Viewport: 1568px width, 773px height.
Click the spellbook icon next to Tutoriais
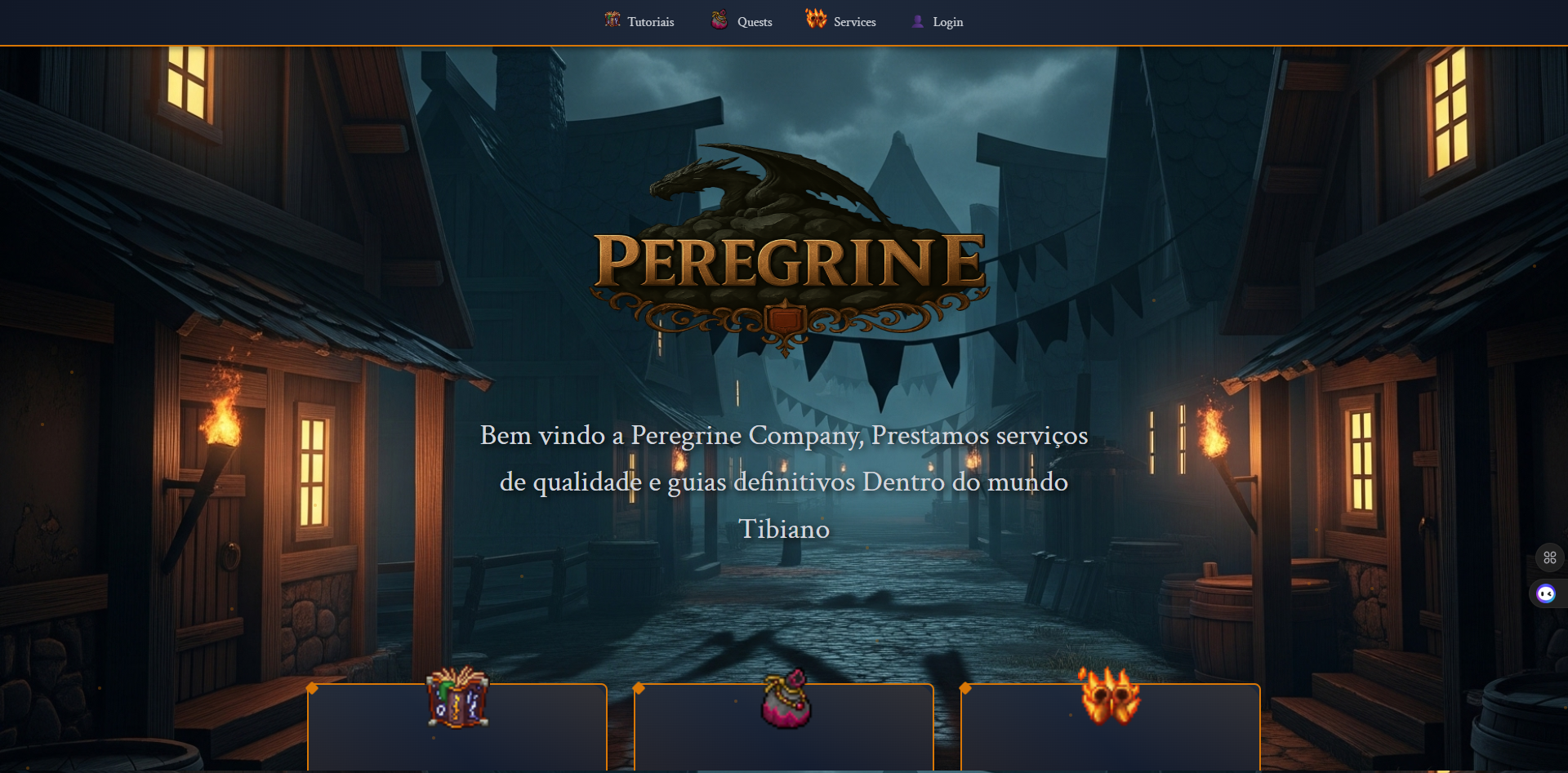611,20
